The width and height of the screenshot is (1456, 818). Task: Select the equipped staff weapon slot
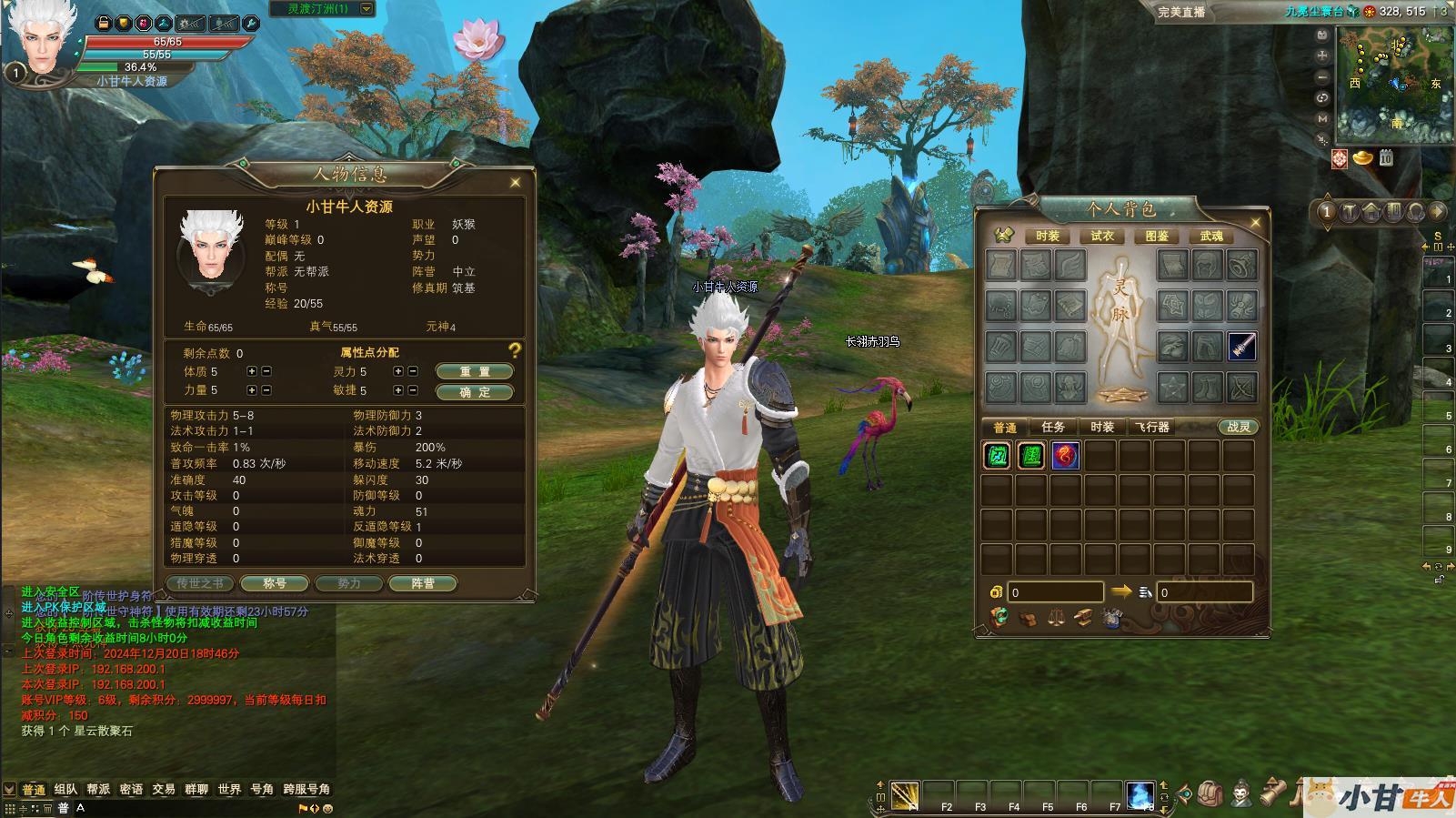point(1241,346)
